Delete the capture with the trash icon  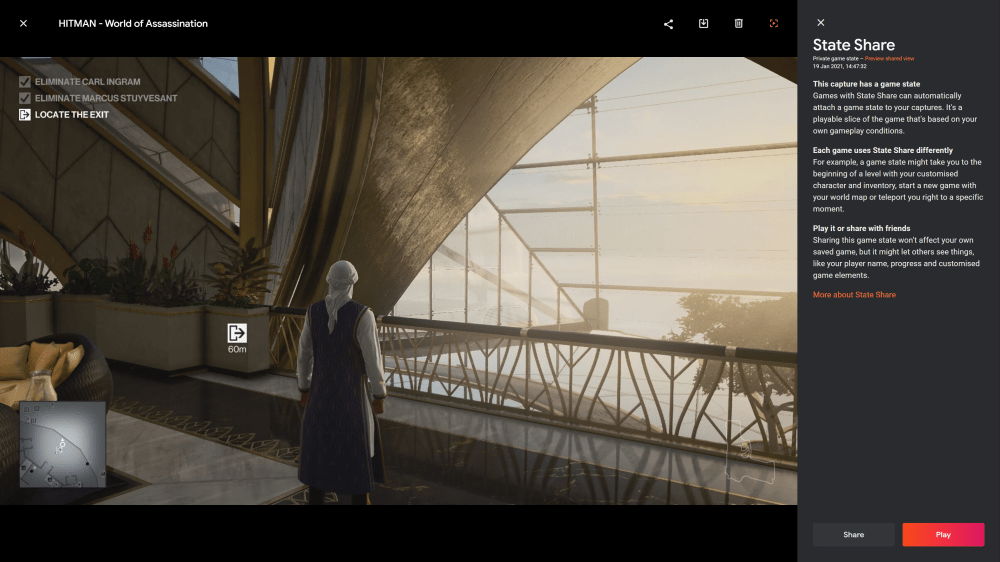click(x=738, y=23)
